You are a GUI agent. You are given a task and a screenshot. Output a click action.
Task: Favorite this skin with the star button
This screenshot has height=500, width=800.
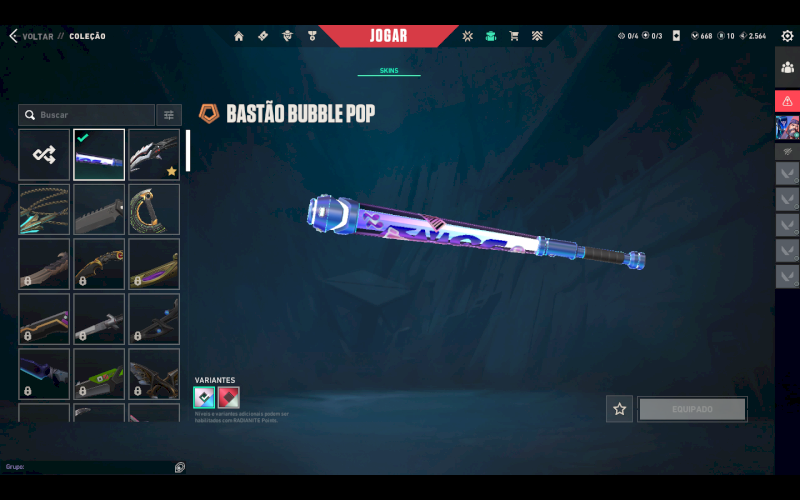(619, 409)
